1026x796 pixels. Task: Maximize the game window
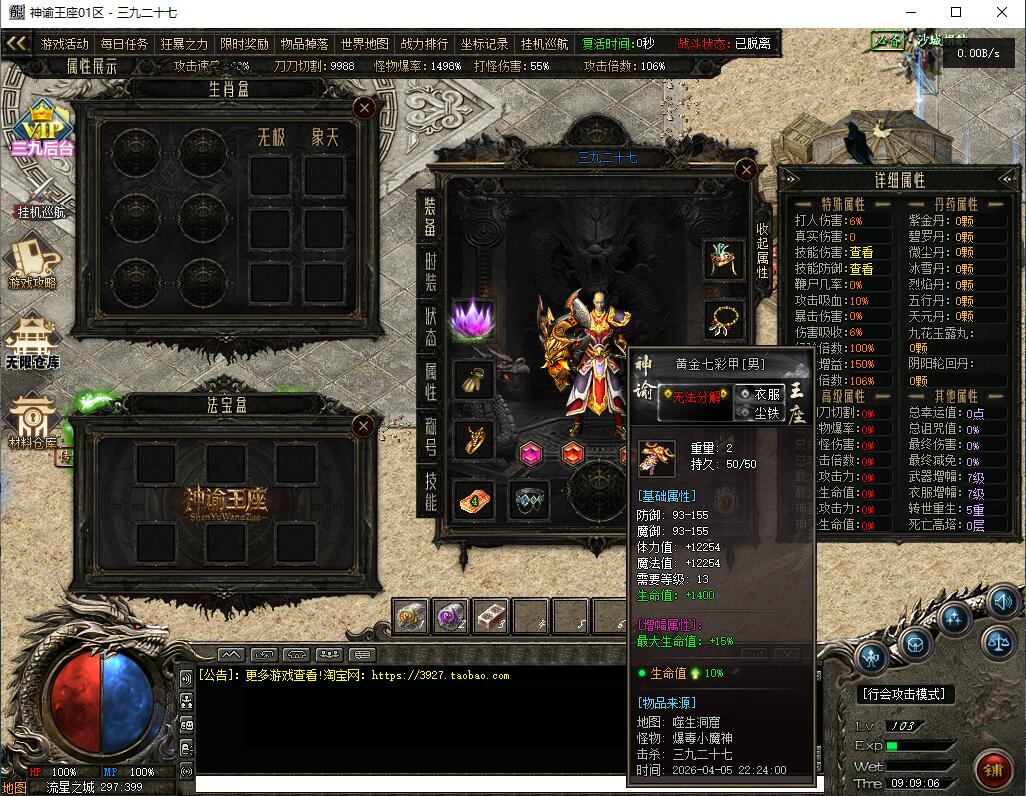tap(955, 13)
